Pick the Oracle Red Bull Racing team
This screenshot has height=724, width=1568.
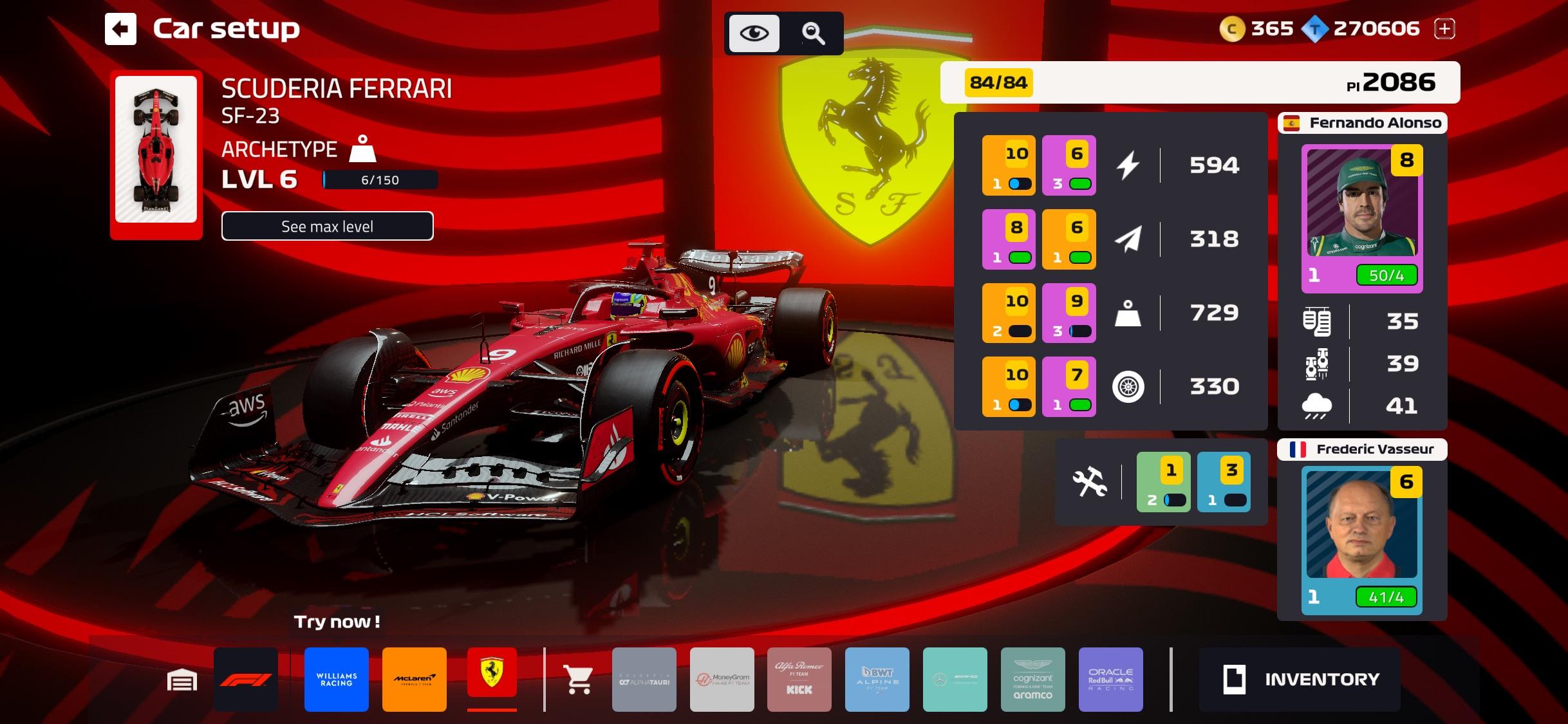1110,680
